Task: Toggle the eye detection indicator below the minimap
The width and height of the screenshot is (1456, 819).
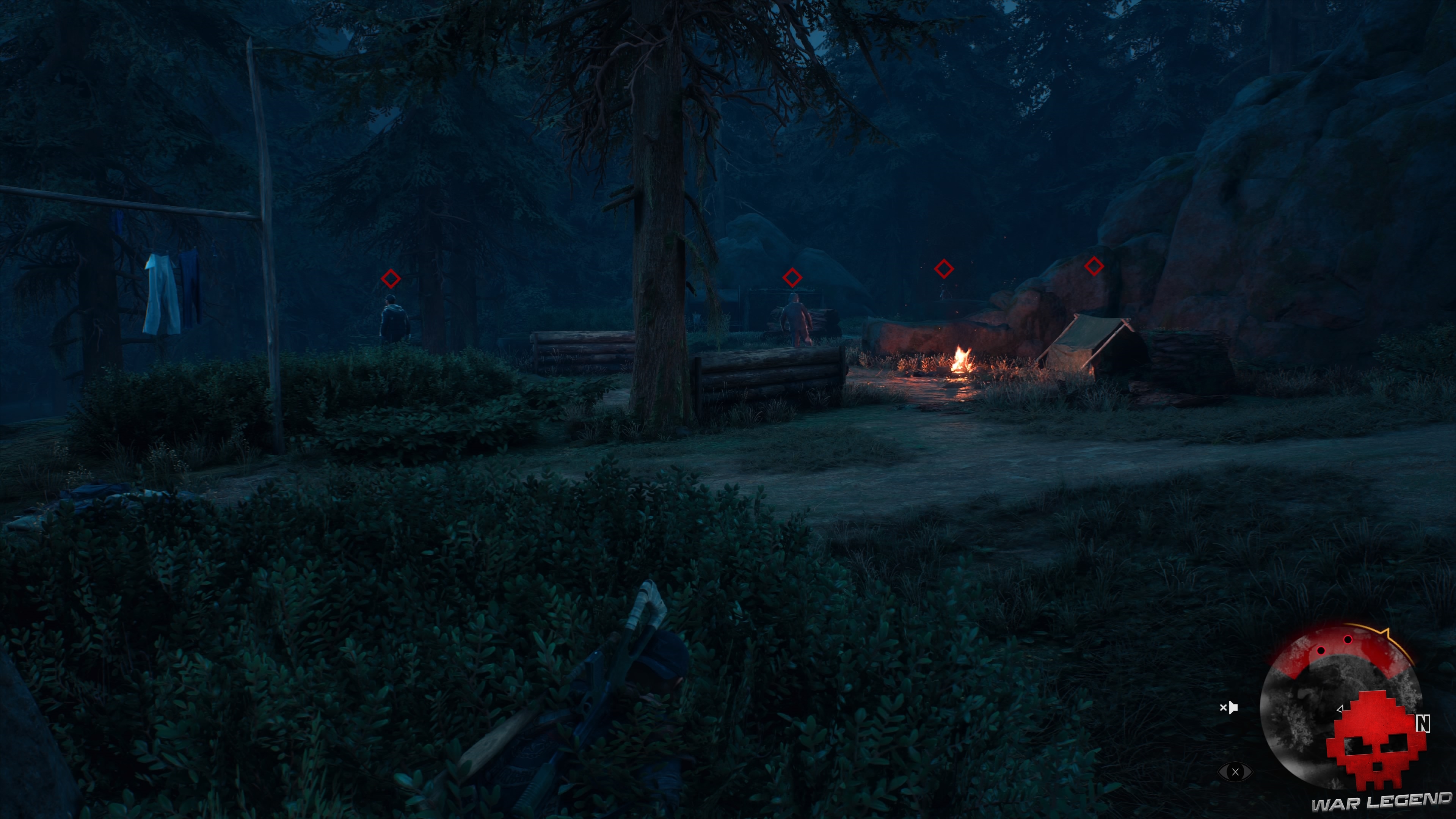Action: coord(1236,773)
